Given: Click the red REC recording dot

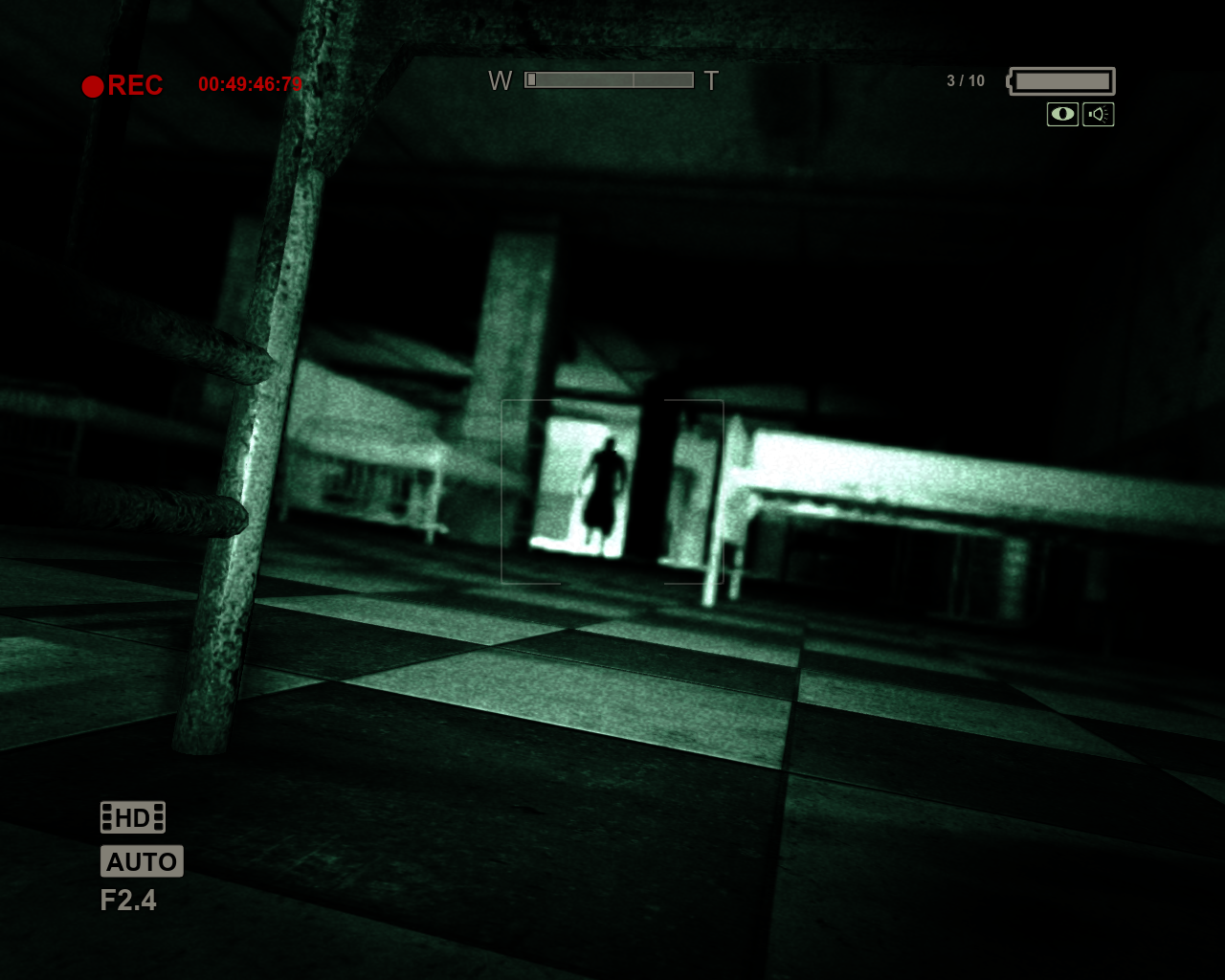Looking at the screenshot, I should pyautogui.click(x=92, y=86).
